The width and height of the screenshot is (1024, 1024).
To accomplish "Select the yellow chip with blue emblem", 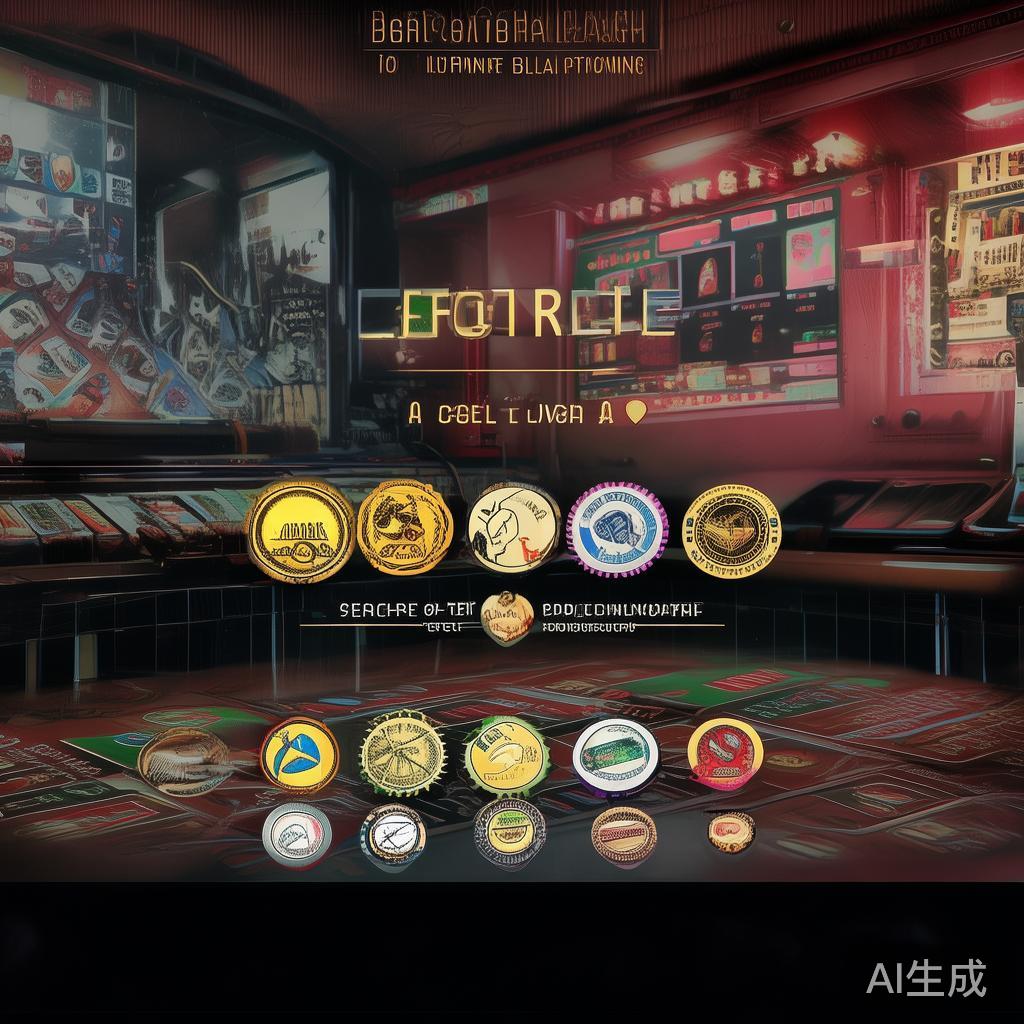I will click(x=299, y=755).
